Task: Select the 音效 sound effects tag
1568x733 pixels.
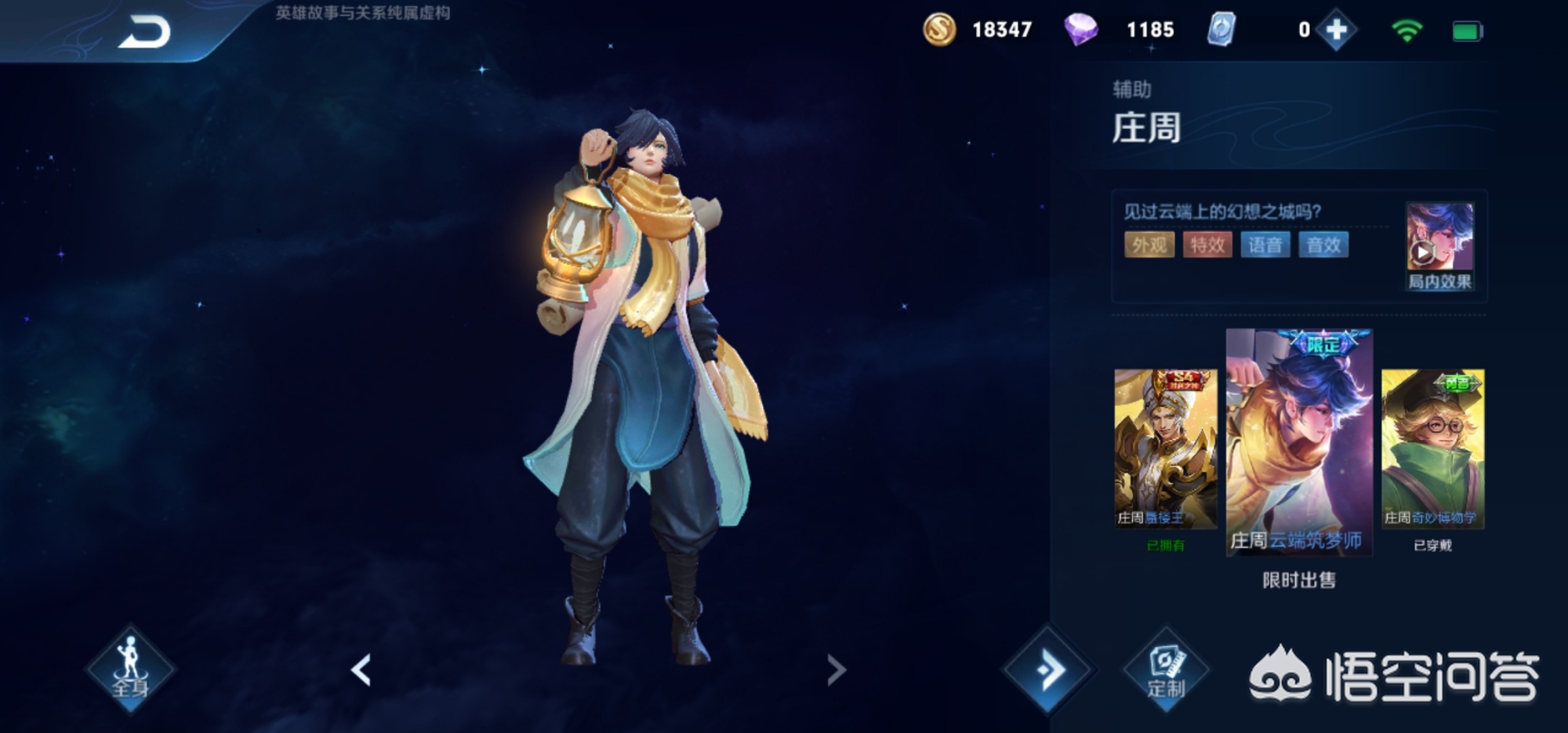Action: pyautogui.click(x=1323, y=245)
